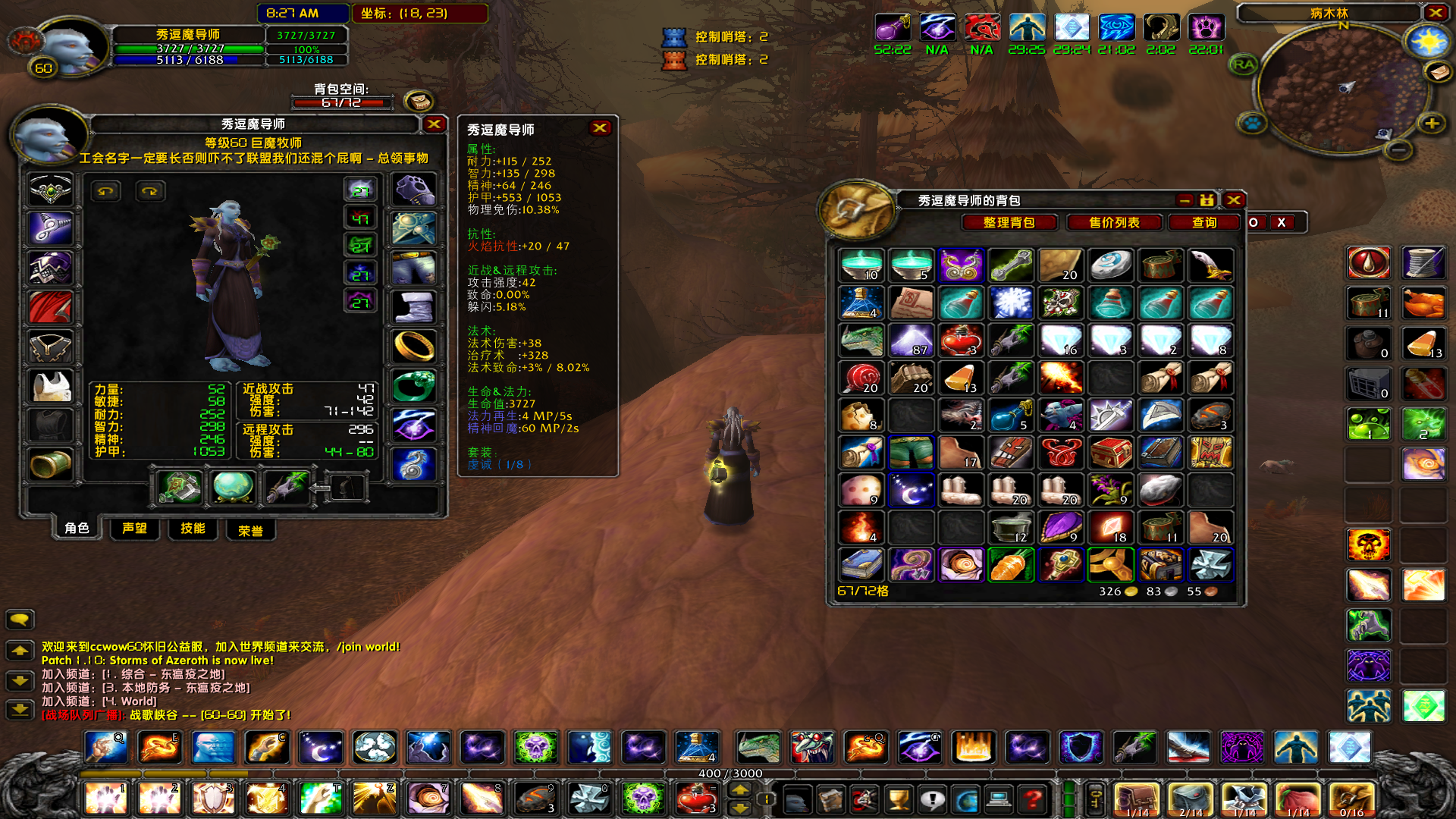Switch to the 技能 skills tab
Image resolution: width=1456 pixels, height=819 pixels.
193,529
